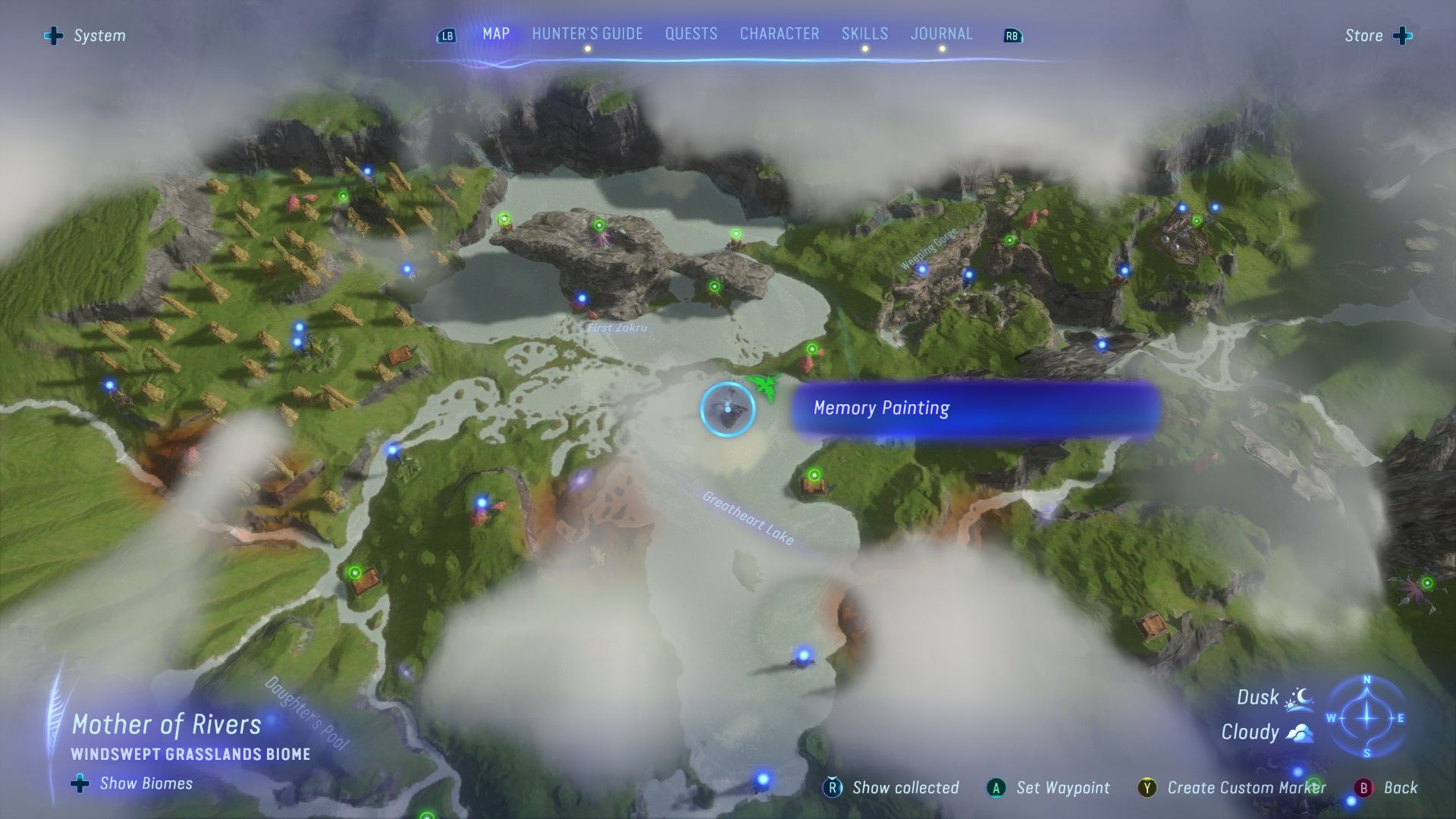The width and height of the screenshot is (1456, 819).
Task: Select the Memory Painting marker on Greatheart Lake
Action: [x=729, y=408]
